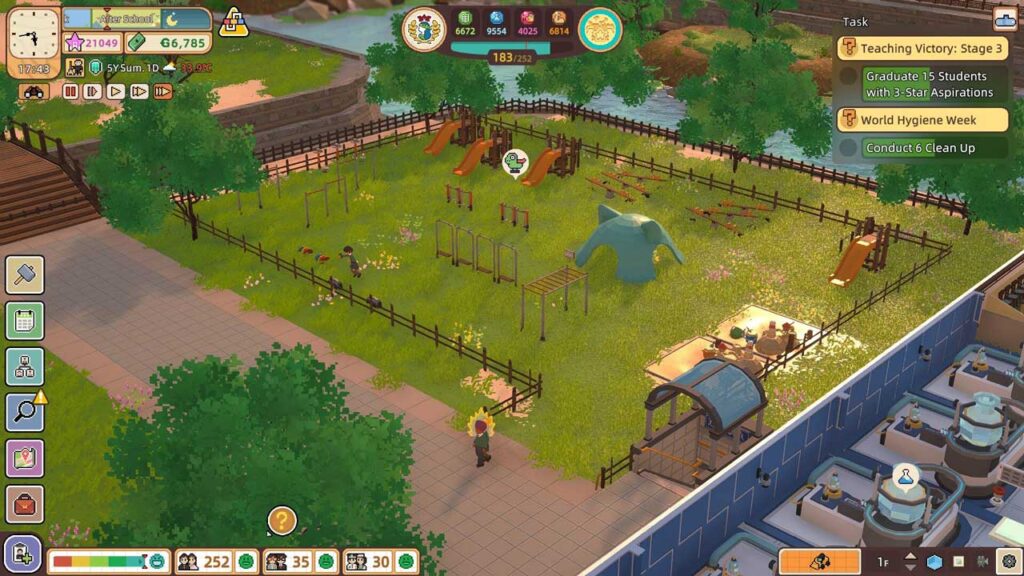Open the build menu with the hammer icon
Viewport: 1024px width, 576px height.
[x=24, y=275]
